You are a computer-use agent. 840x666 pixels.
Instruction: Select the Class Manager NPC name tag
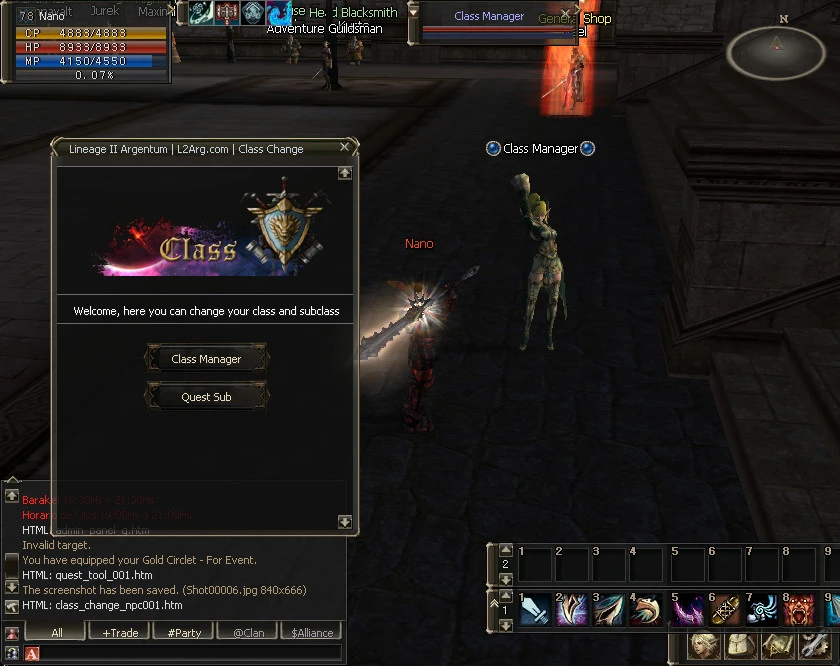click(540, 149)
